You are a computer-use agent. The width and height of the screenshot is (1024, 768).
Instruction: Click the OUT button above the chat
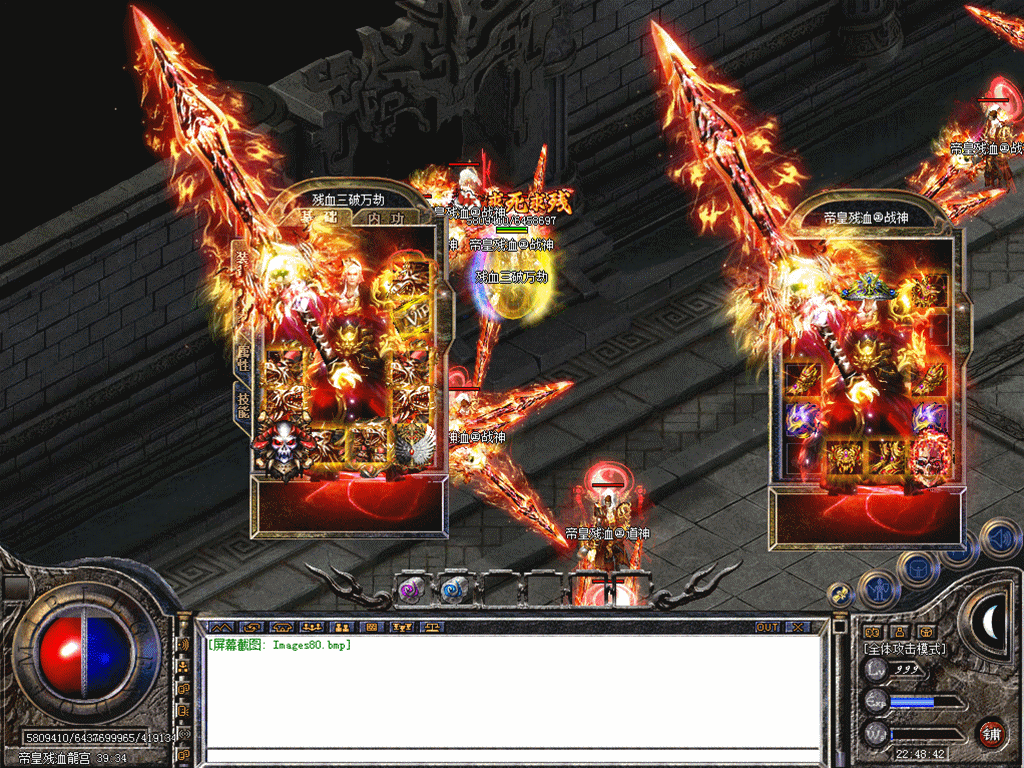coord(767,627)
